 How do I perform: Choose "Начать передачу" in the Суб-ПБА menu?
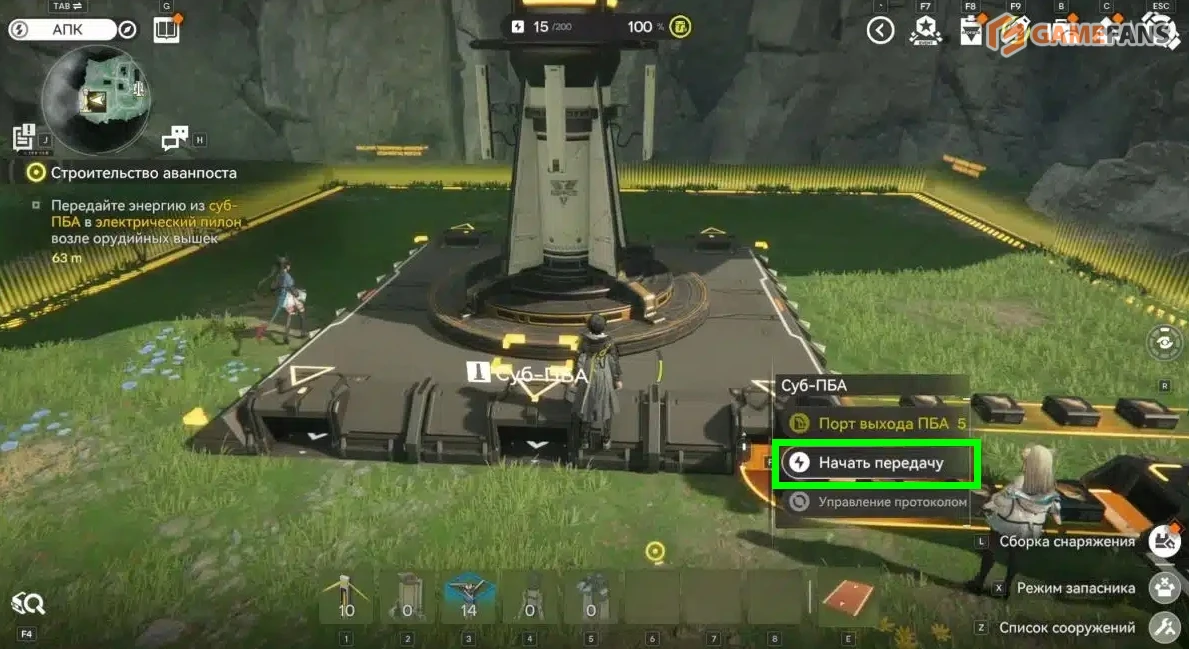click(877, 463)
